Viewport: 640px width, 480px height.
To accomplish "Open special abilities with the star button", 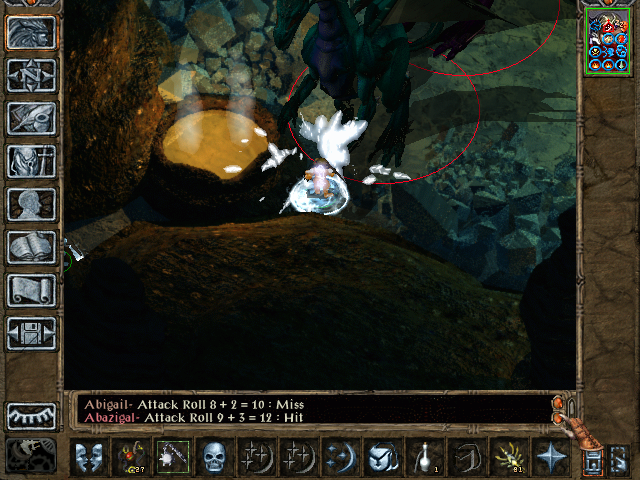I will 549,457.
